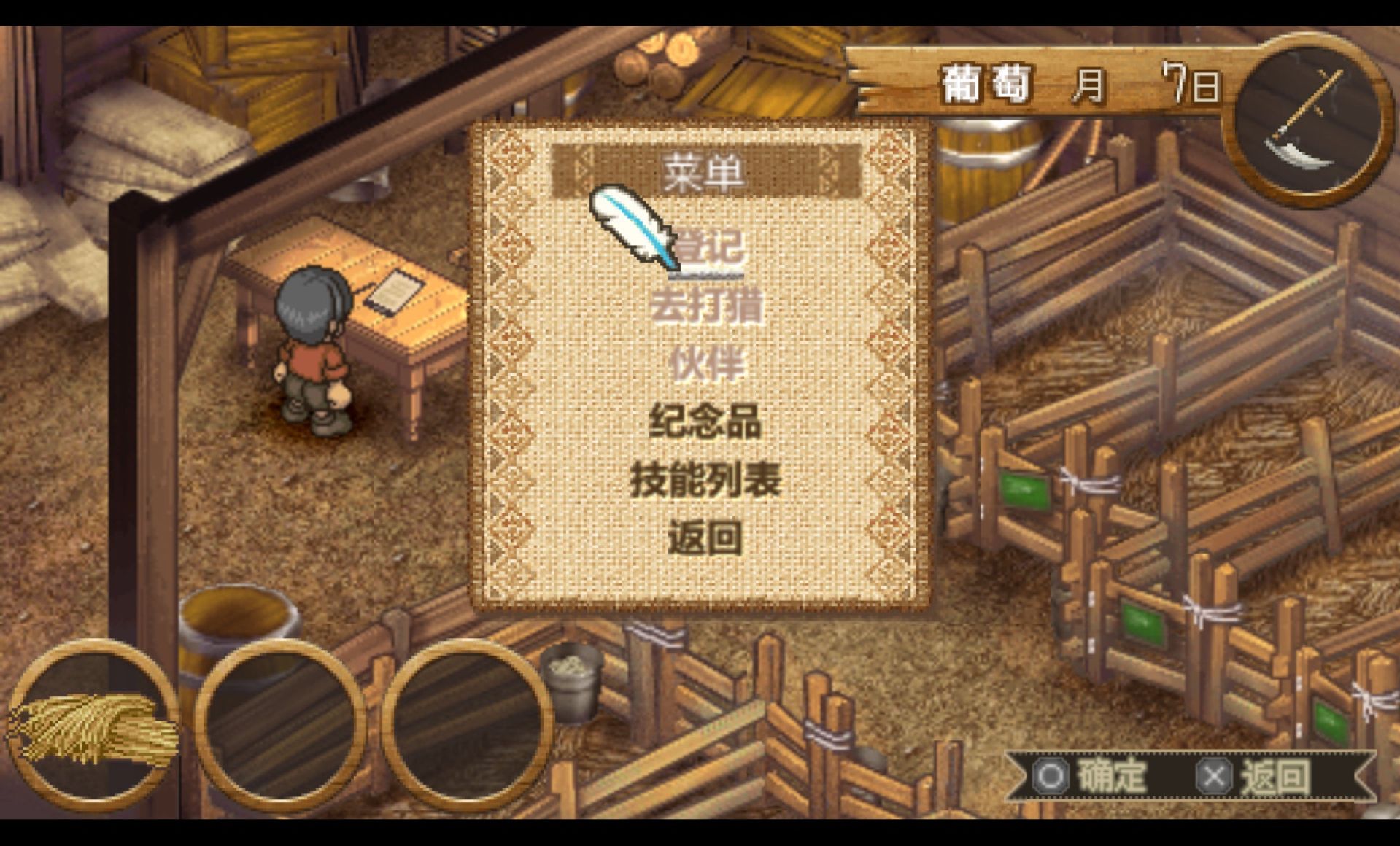Choose 返回 in the menu list
The image size is (1400, 846).
pyautogui.click(x=705, y=538)
